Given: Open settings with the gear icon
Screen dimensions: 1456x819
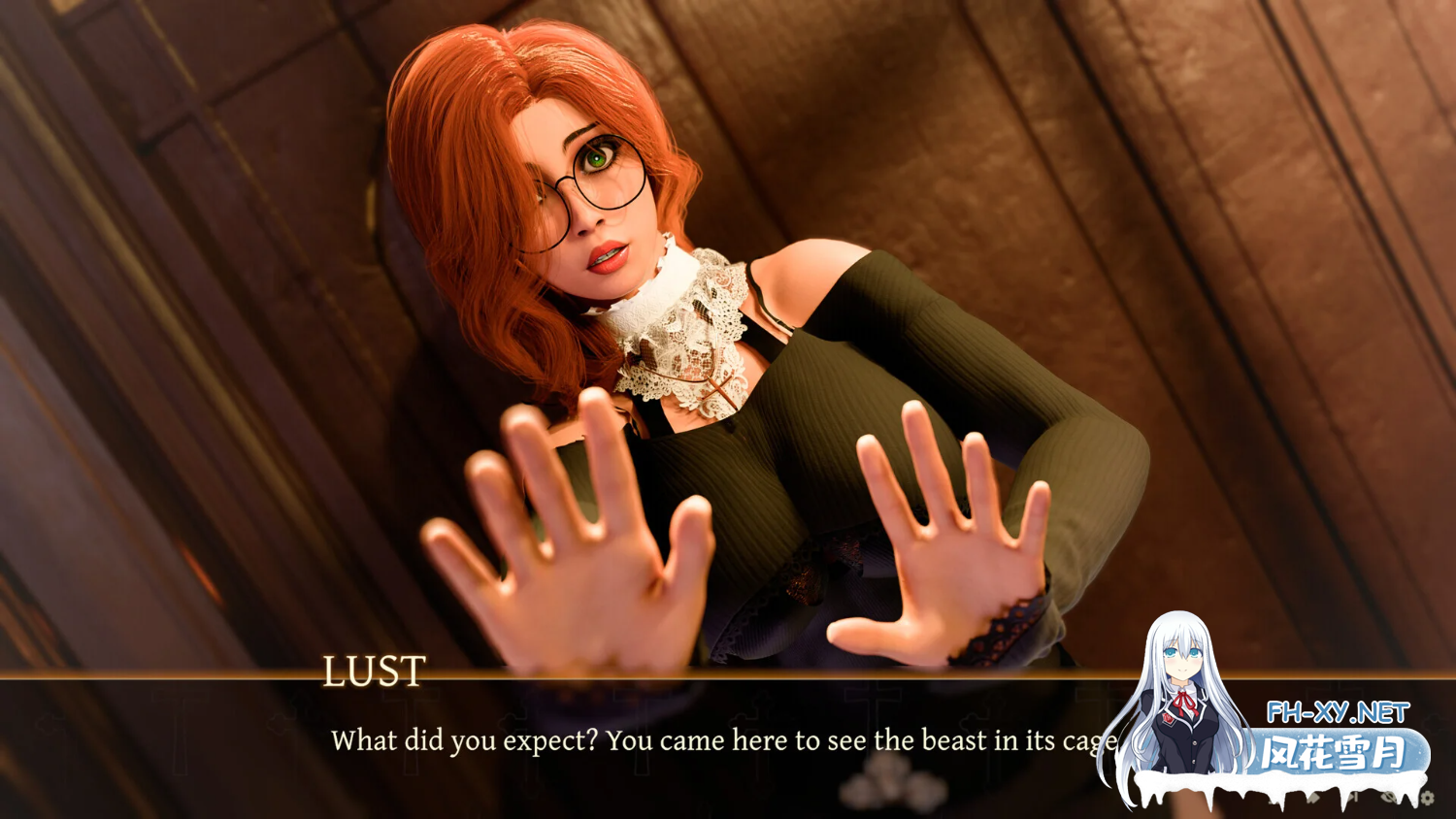Looking at the screenshot, I should point(1427,798).
